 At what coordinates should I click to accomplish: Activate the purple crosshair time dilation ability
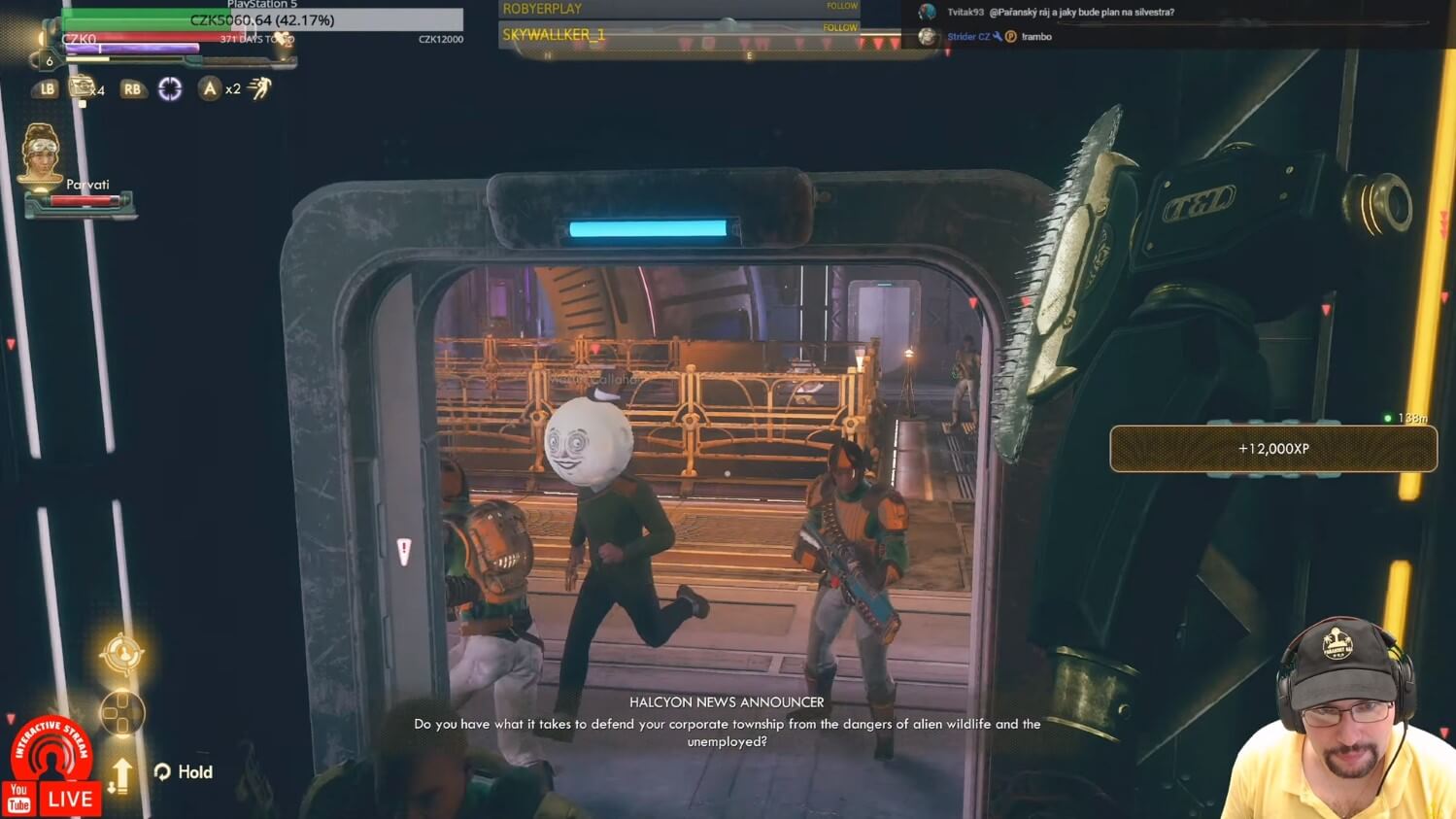[x=170, y=89]
